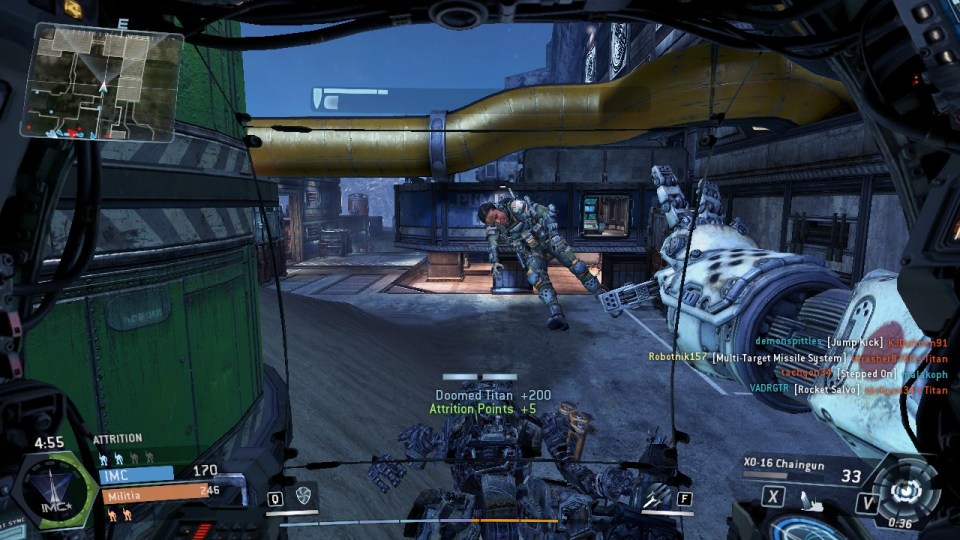Select the IMC team score bar
The width and height of the screenshot is (960, 540).
[x=158, y=472]
